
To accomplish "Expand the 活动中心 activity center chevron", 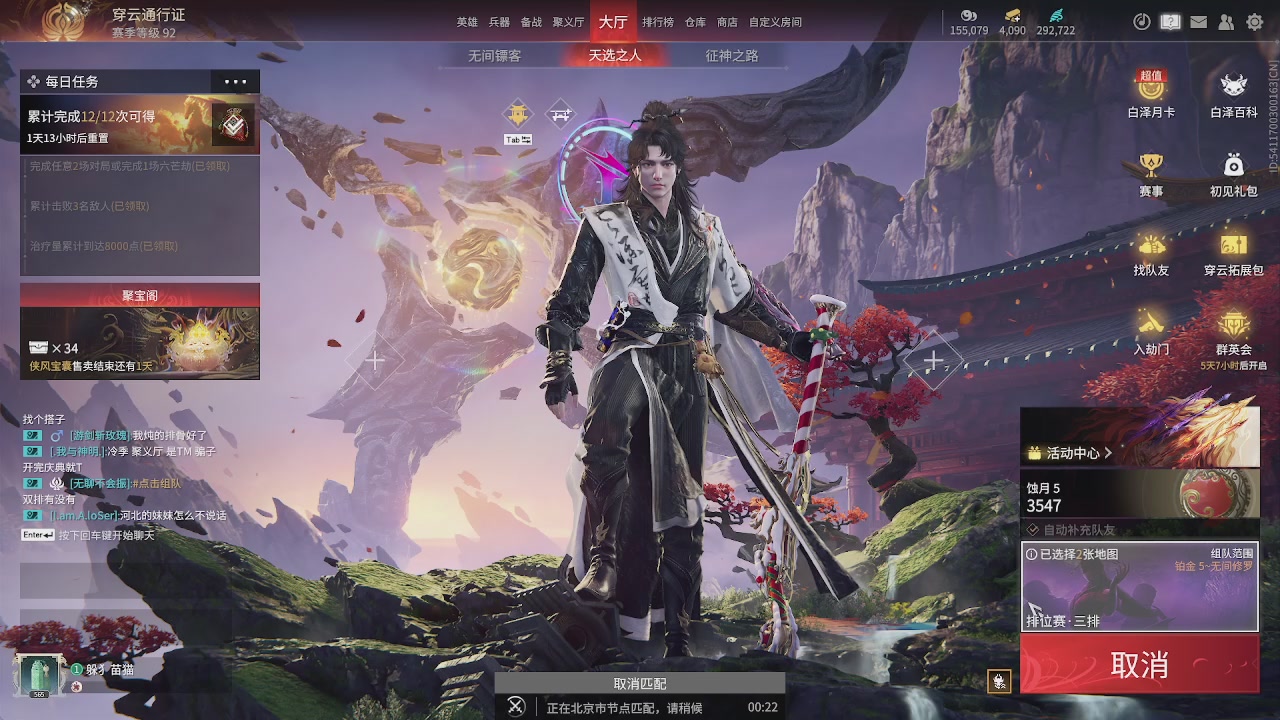I will (1106, 453).
